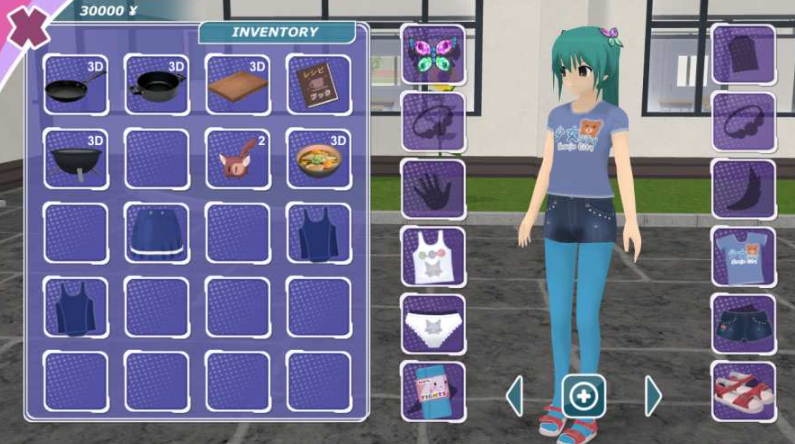Rotate character with the left arrow
The width and height of the screenshot is (795, 444).
[515, 396]
